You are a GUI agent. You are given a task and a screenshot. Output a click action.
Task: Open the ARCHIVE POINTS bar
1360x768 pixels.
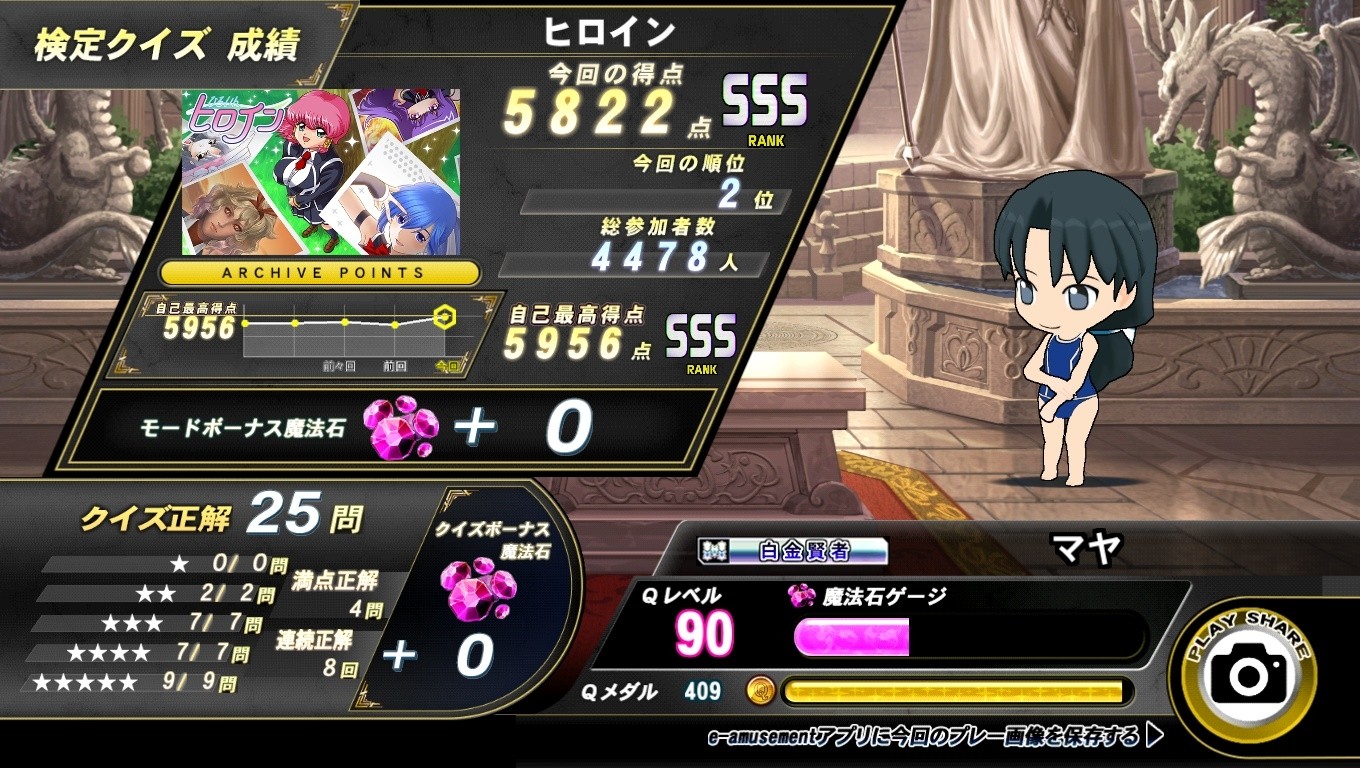pyautogui.click(x=320, y=272)
